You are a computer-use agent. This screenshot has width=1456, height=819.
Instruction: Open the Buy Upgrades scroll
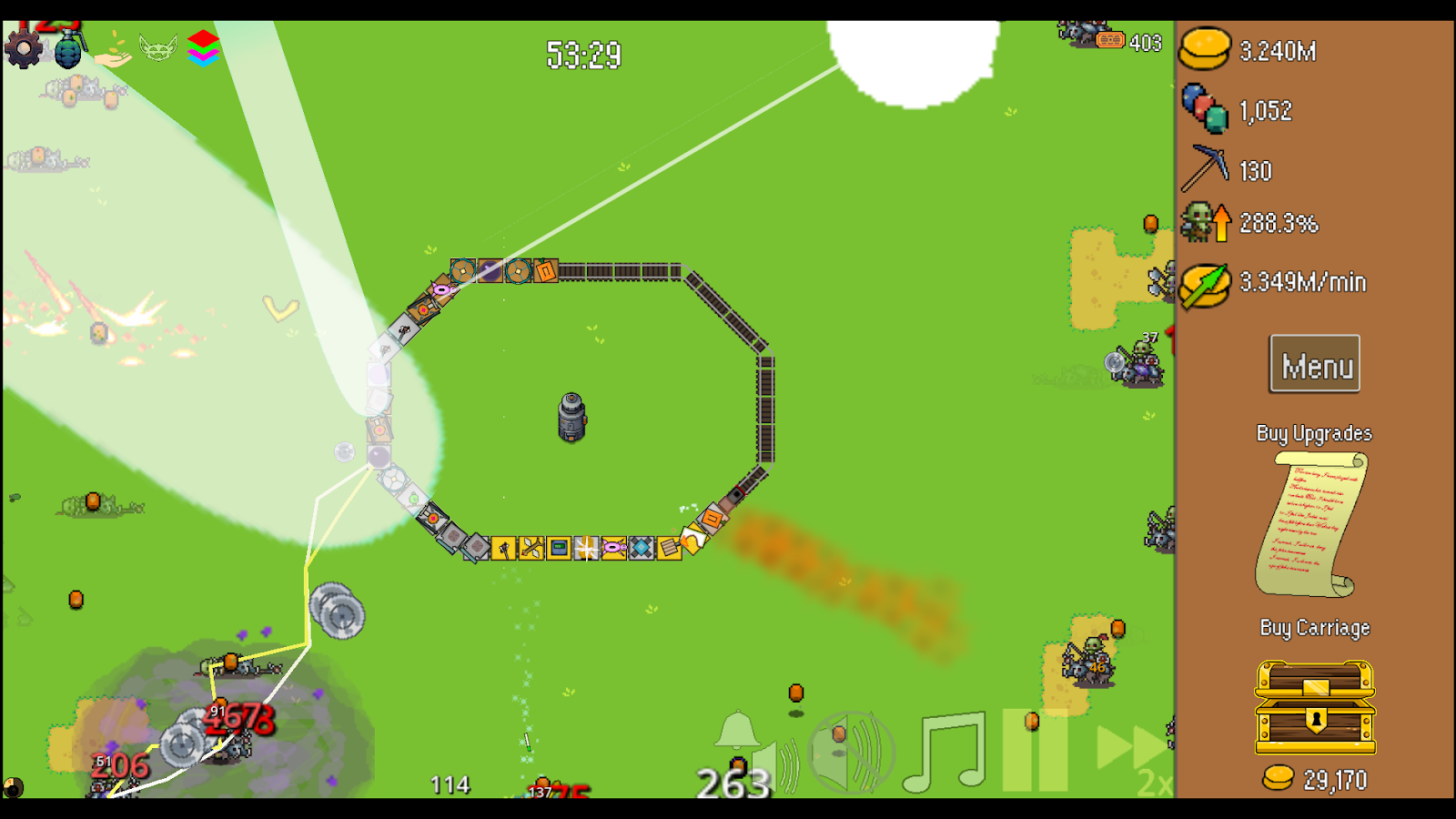pos(1312,524)
